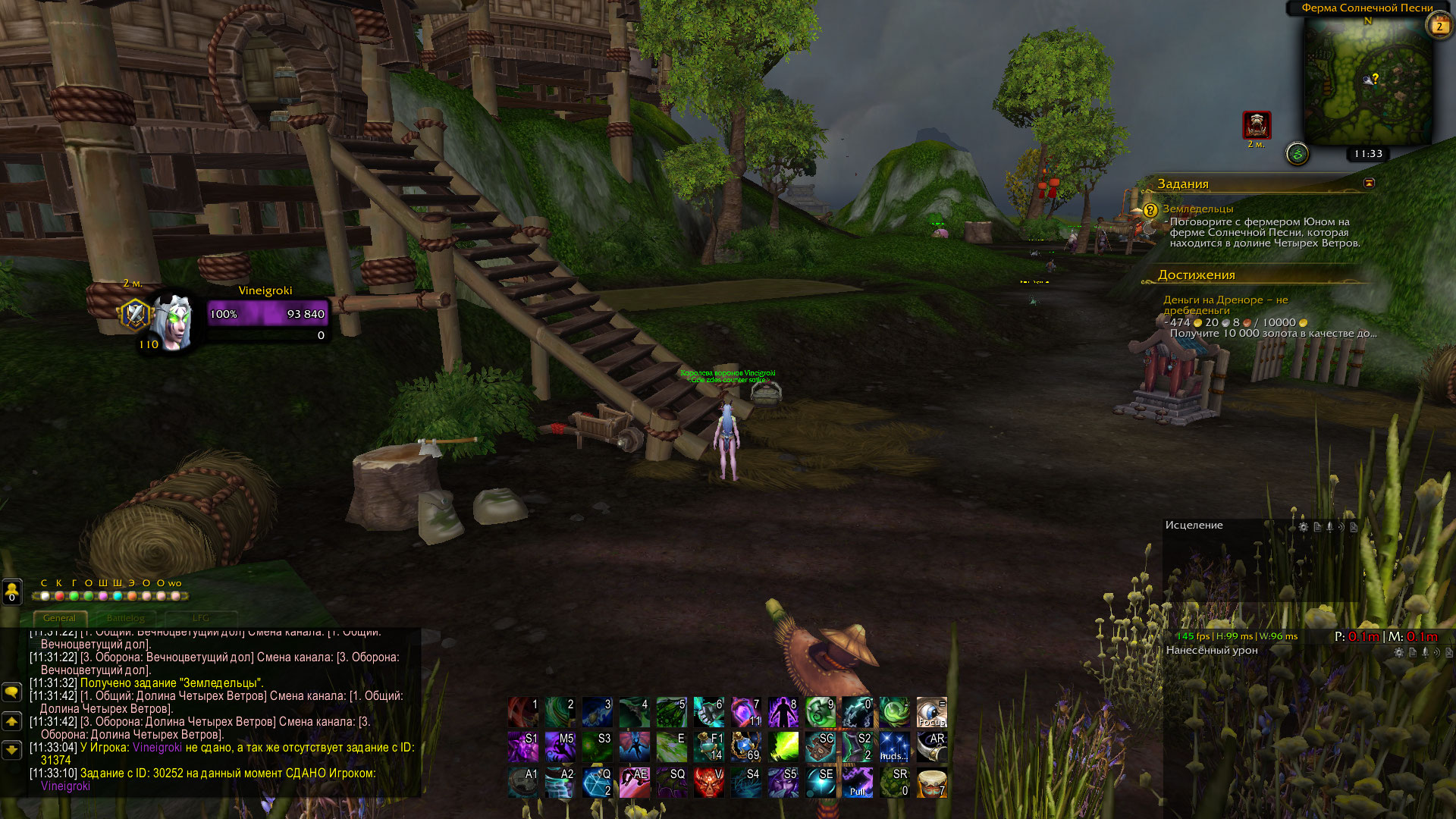The height and width of the screenshot is (819, 1456).
Task: Activate the Focus eye ability slot
Action: 931,713
